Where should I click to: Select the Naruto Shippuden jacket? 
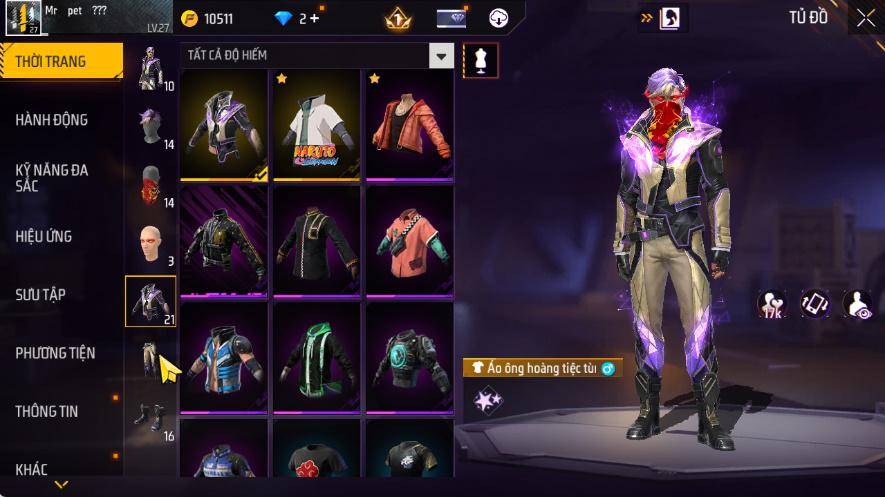pyautogui.click(x=316, y=124)
